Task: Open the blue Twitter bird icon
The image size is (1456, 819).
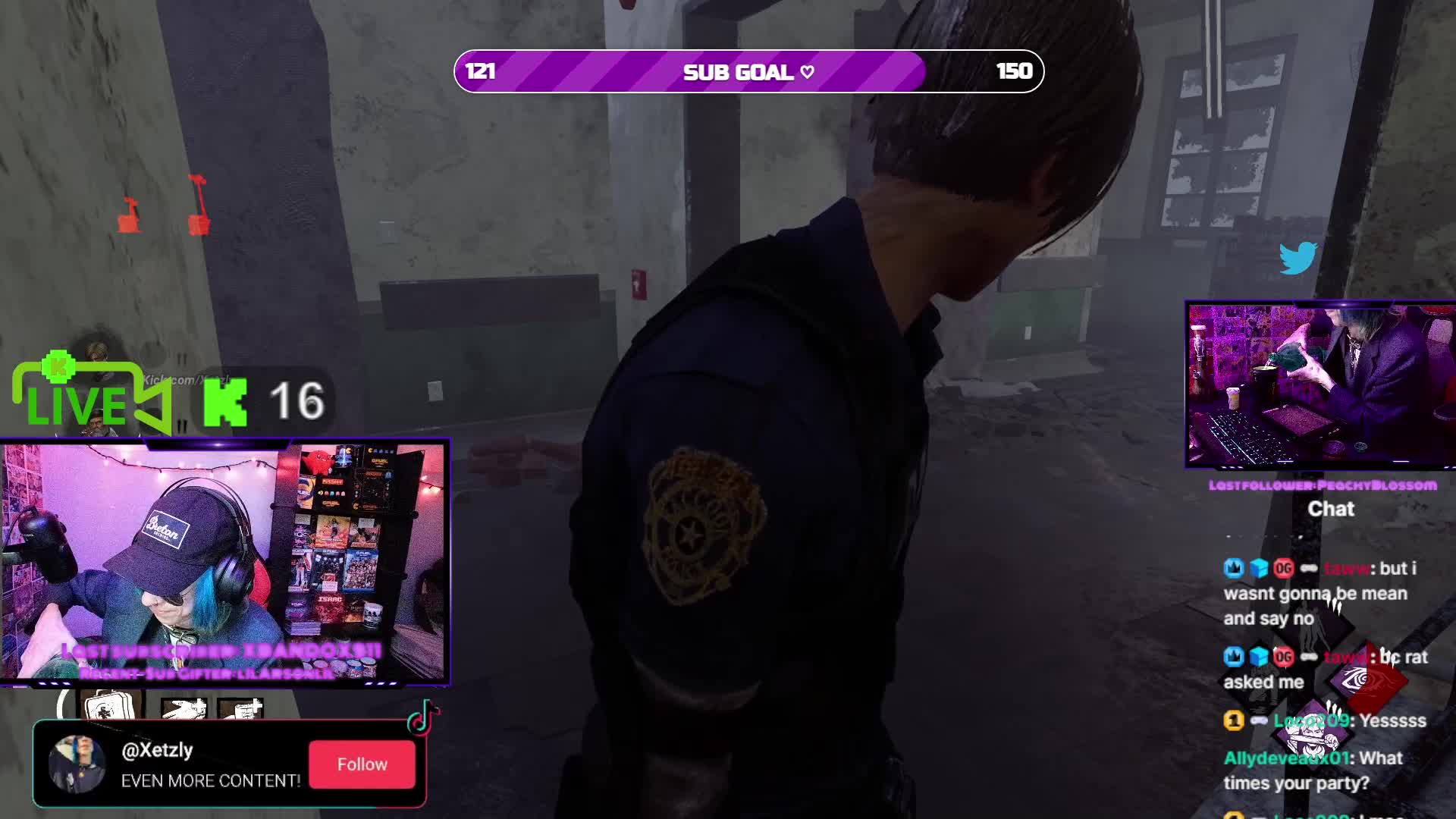Action: coord(1298,259)
